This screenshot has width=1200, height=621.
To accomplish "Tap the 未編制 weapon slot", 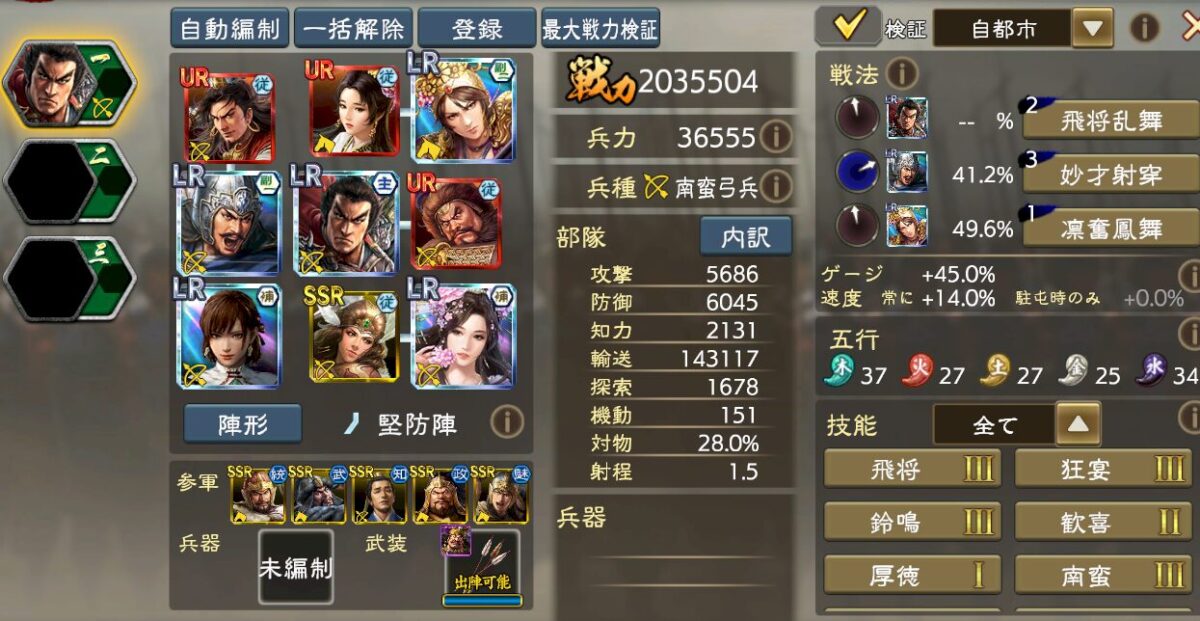I will (x=295, y=567).
